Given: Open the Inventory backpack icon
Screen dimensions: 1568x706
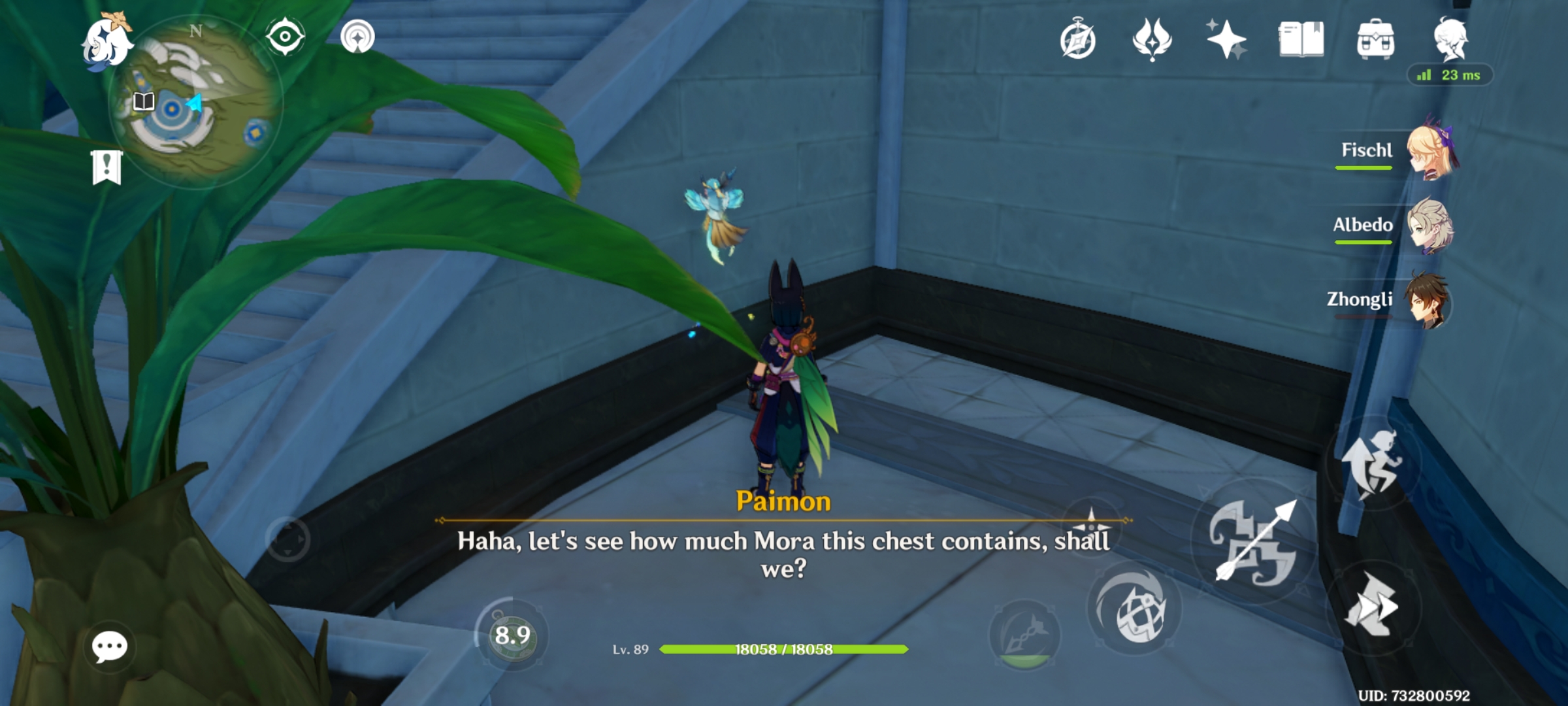Looking at the screenshot, I should (x=1377, y=41).
